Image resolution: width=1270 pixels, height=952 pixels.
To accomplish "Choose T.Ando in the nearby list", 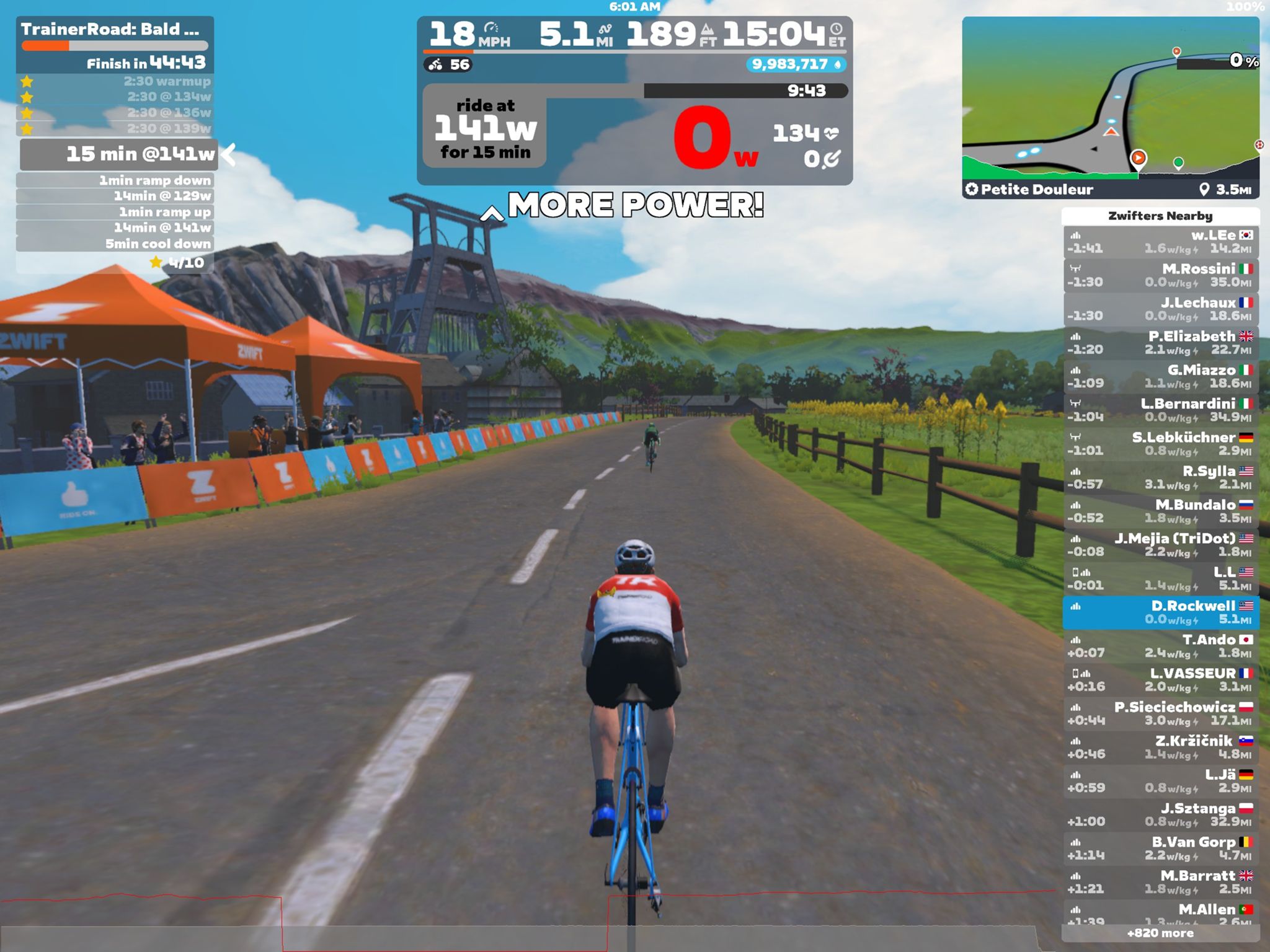I will 1160,646.
